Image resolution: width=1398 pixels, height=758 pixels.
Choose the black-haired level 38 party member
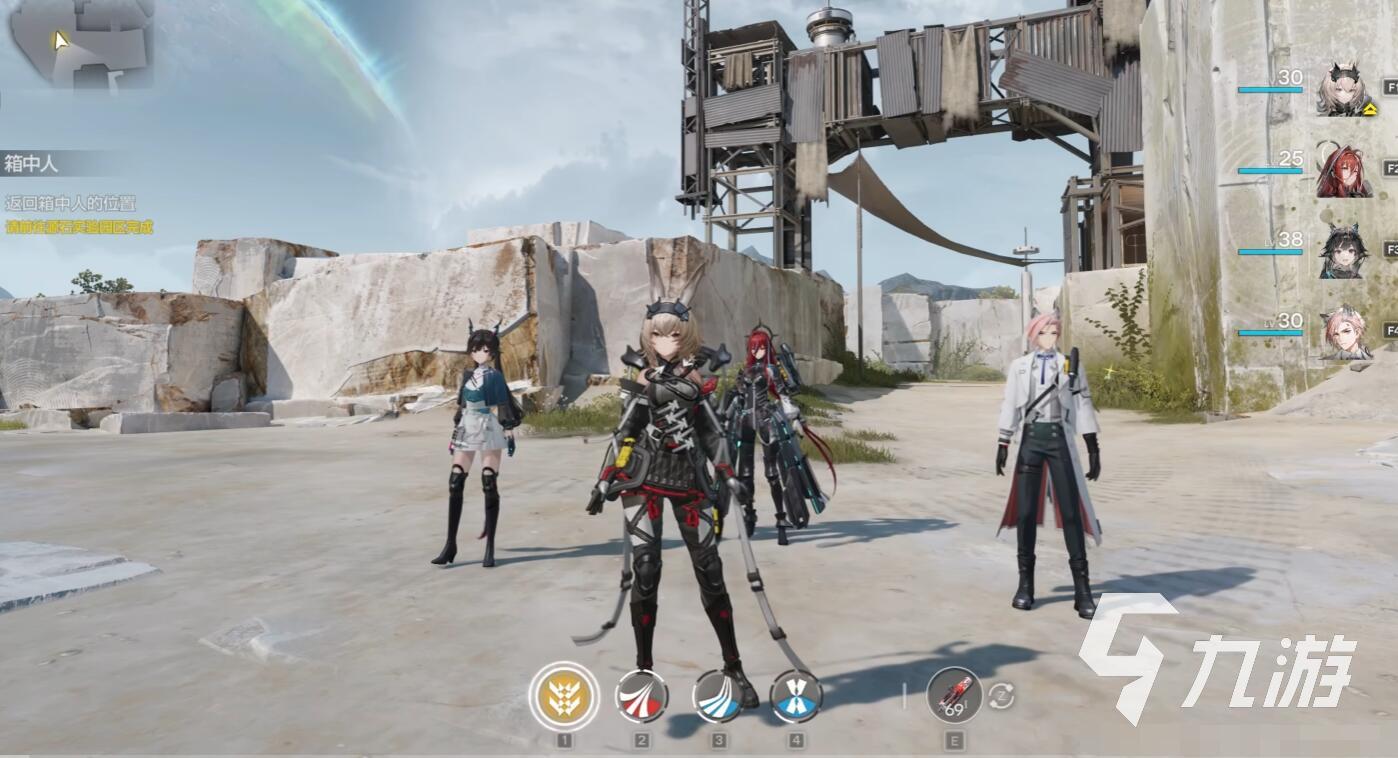pos(1344,251)
